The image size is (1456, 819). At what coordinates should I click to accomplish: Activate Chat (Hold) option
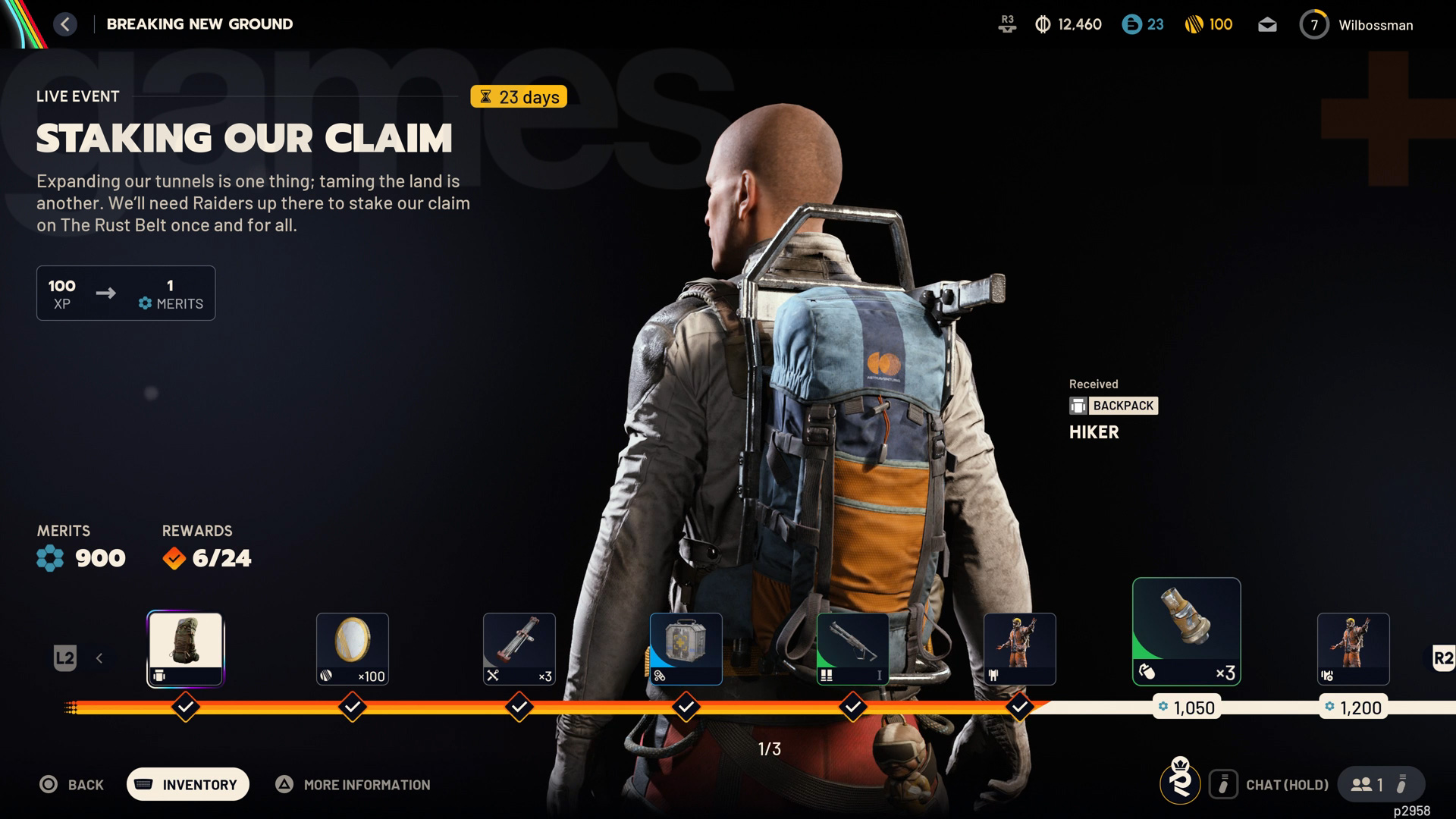pos(1287,785)
